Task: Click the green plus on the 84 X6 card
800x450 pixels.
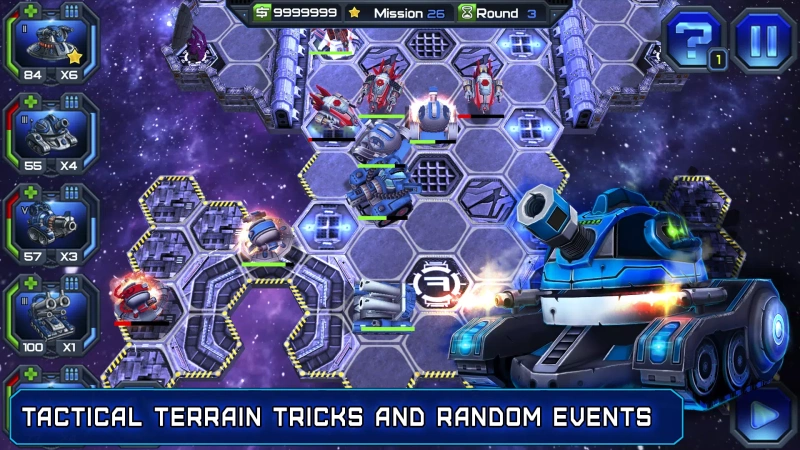Action: pos(31,11)
